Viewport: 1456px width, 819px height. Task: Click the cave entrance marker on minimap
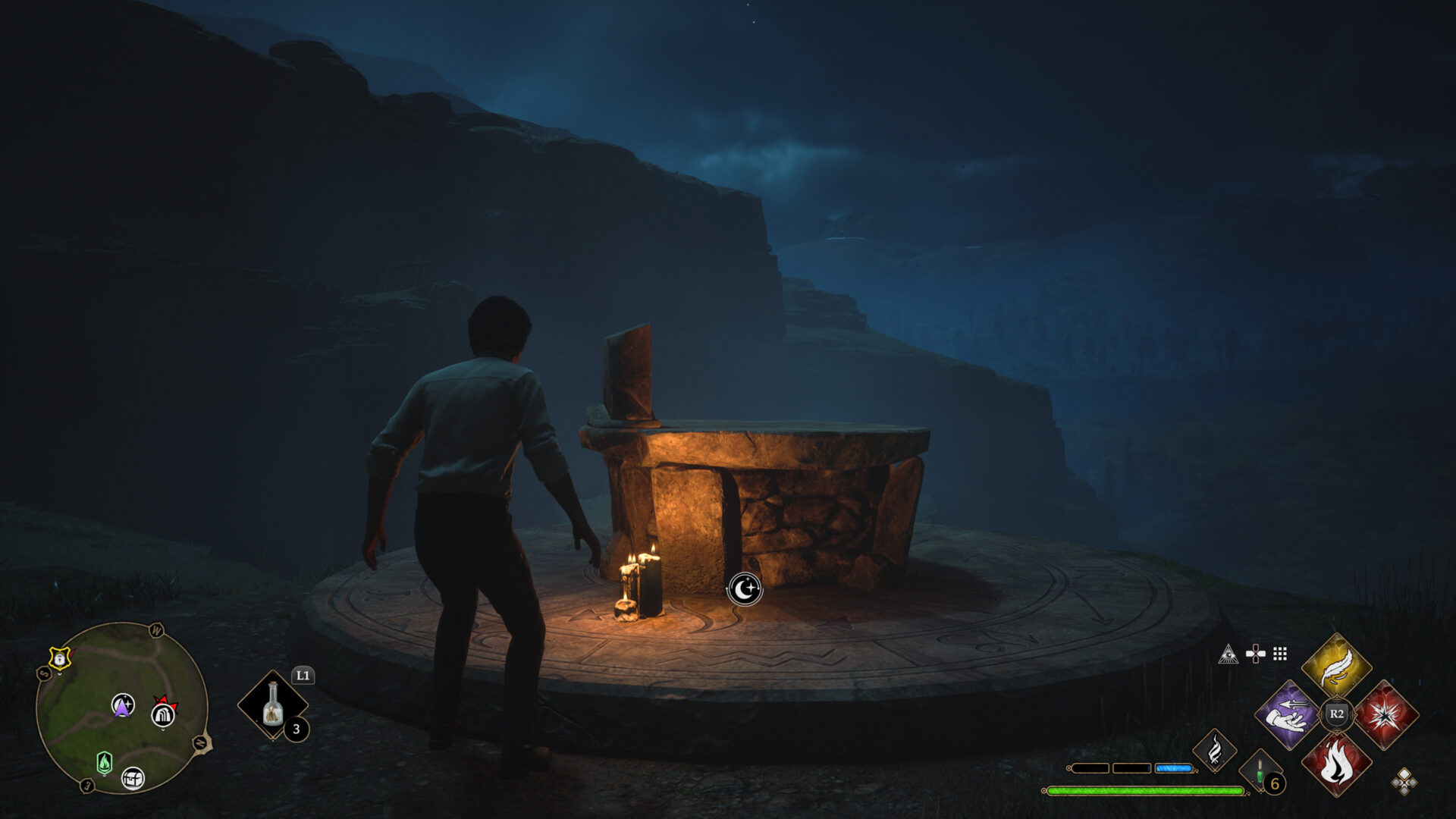click(x=163, y=714)
